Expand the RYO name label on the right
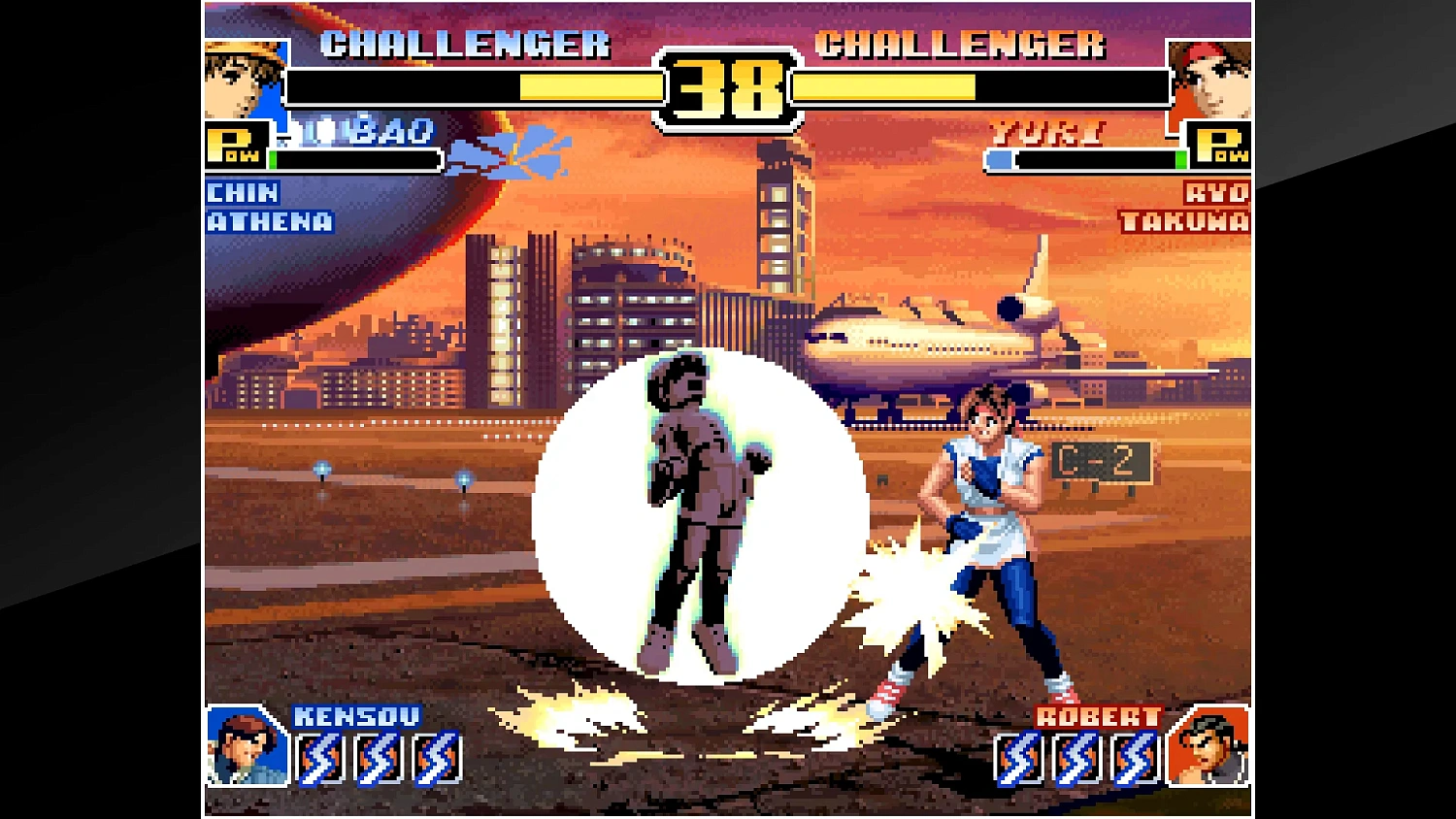1456x819 pixels. click(1219, 193)
